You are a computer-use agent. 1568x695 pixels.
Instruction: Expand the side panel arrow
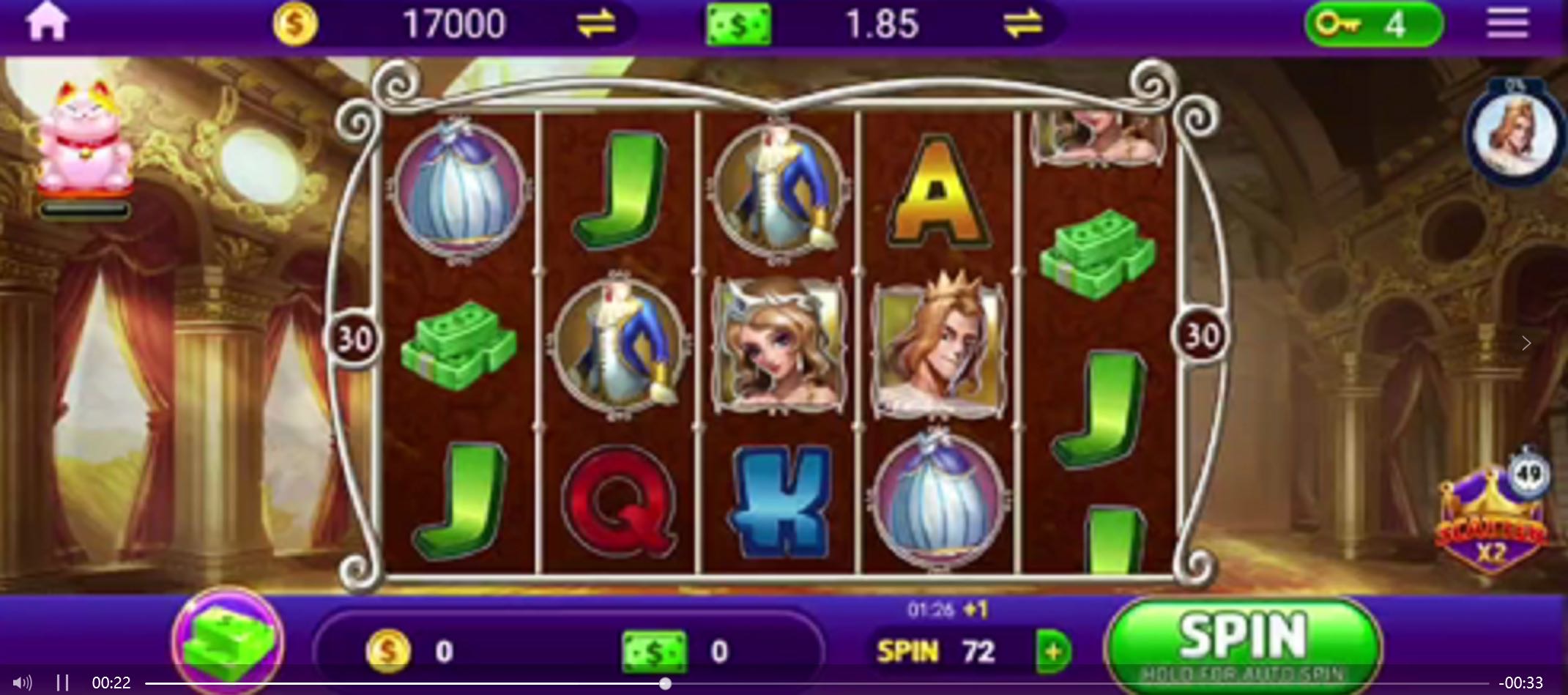(1526, 343)
